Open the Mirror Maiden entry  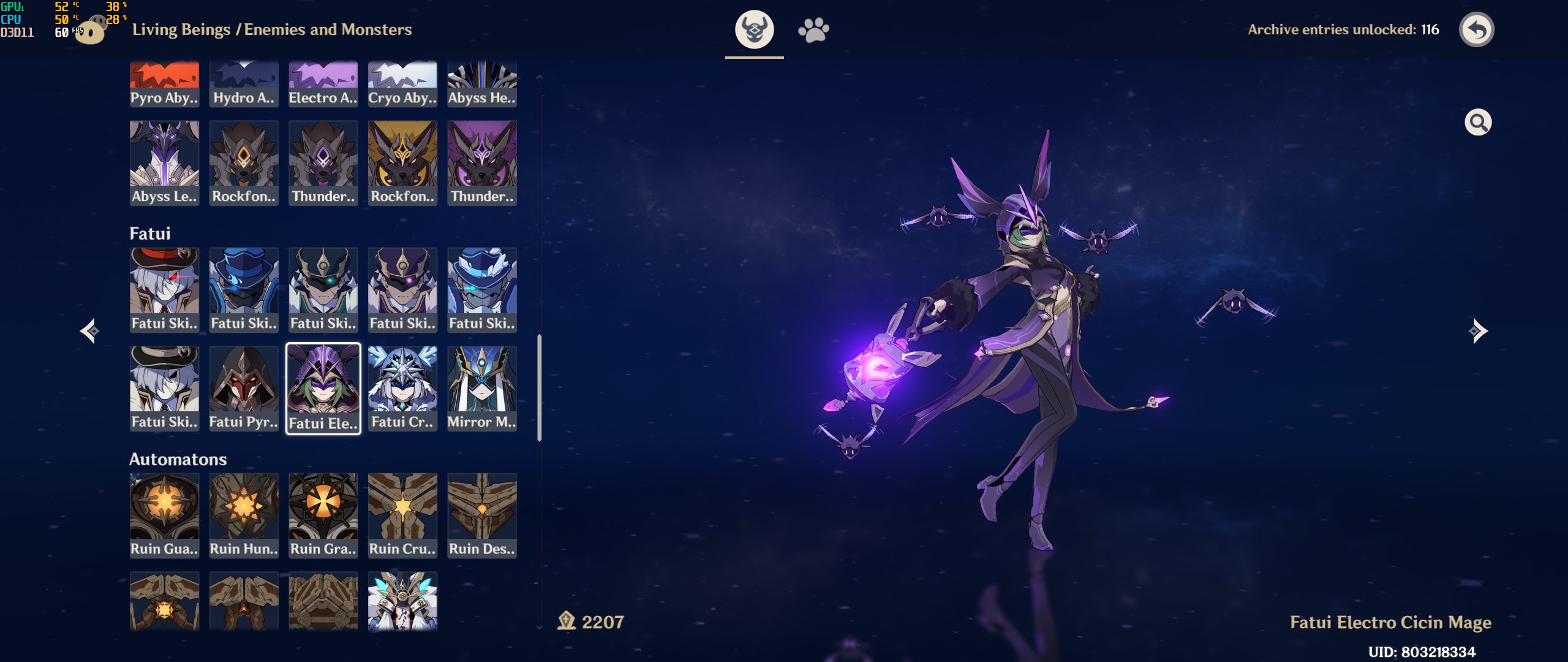click(x=482, y=388)
